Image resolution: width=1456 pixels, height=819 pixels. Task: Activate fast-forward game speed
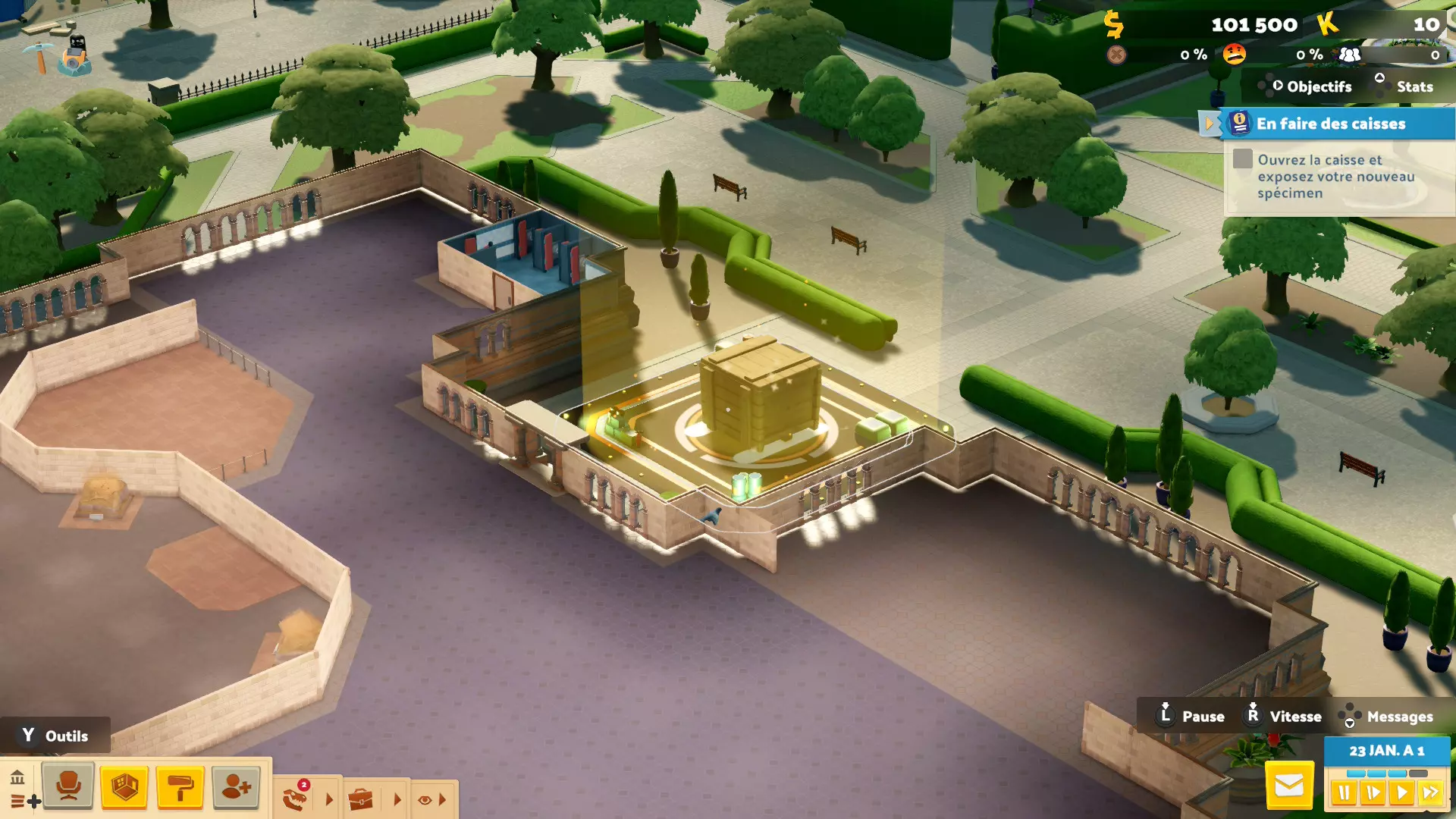(x=1430, y=793)
